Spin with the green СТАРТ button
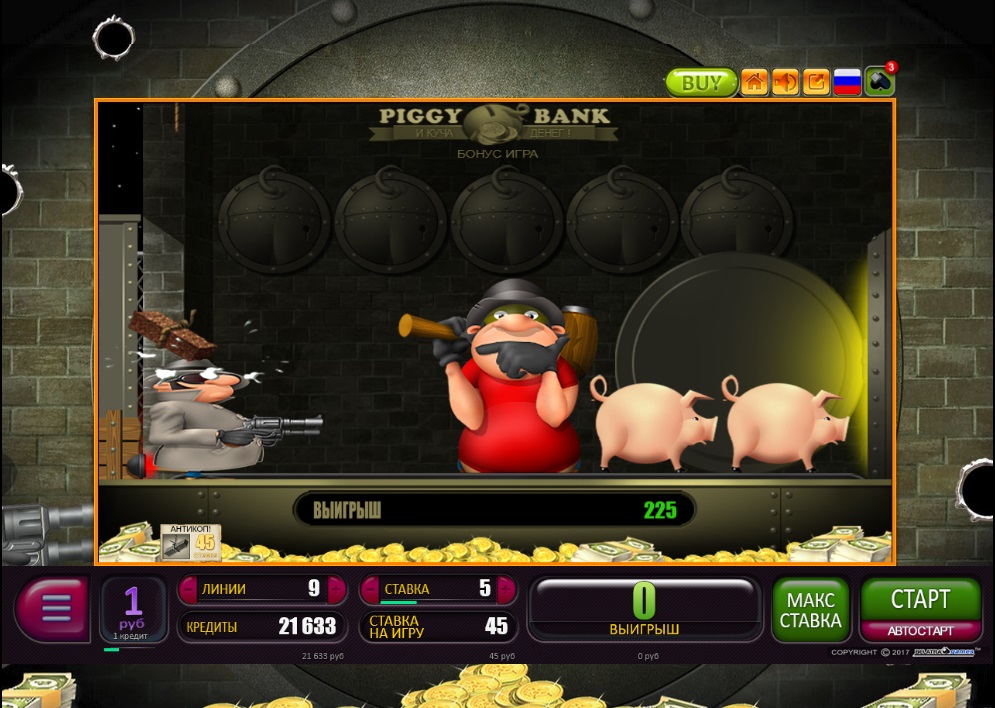Viewport: 995px width, 708px height. [920, 600]
